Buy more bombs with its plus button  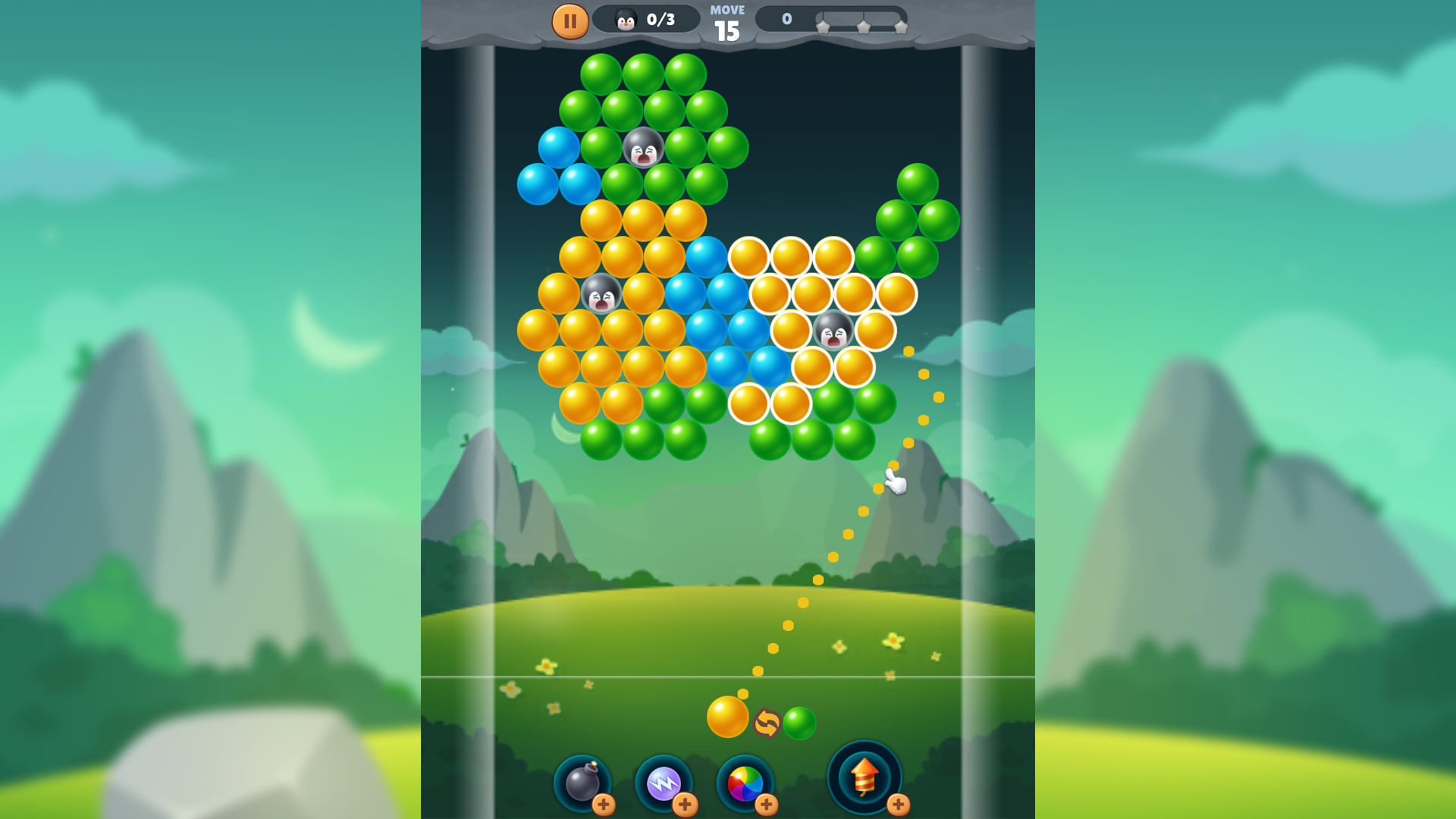604,804
